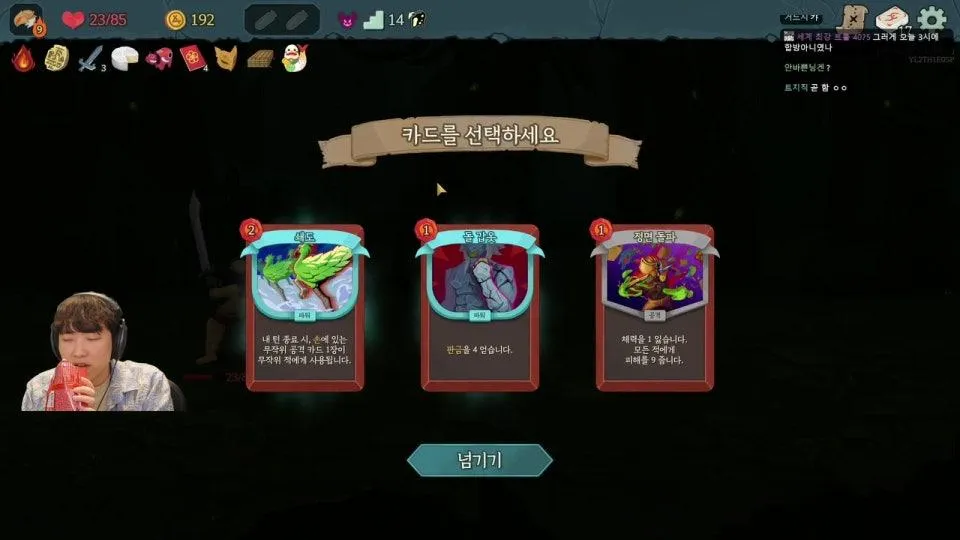Click the floor stairs icon
This screenshot has height=540, width=960.
tap(374, 20)
